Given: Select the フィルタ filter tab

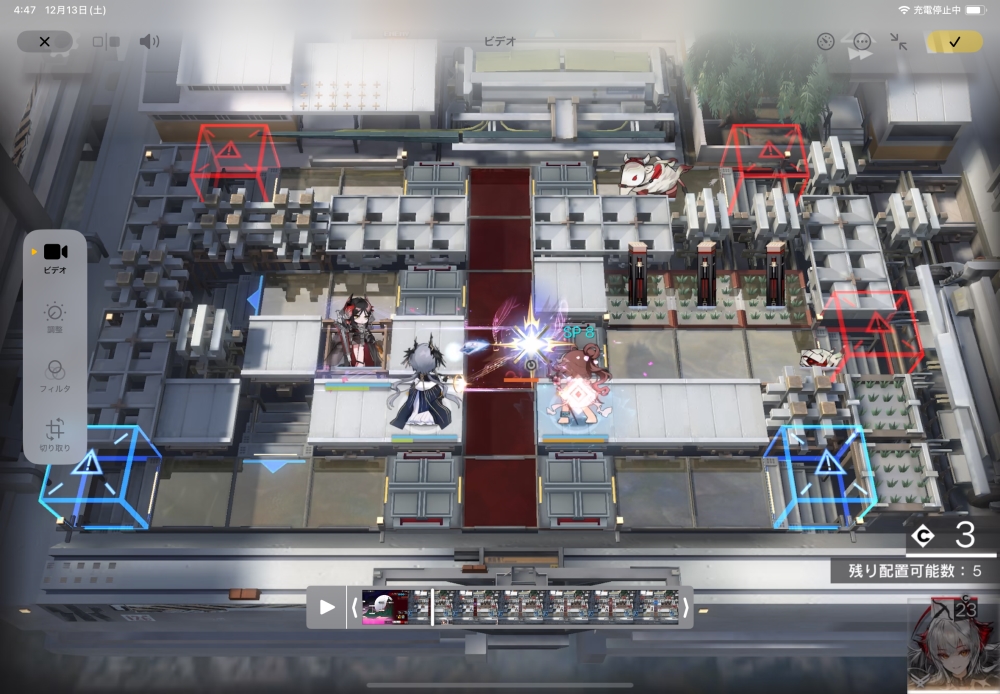Looking at the screenshot, I should coord(55,374).
